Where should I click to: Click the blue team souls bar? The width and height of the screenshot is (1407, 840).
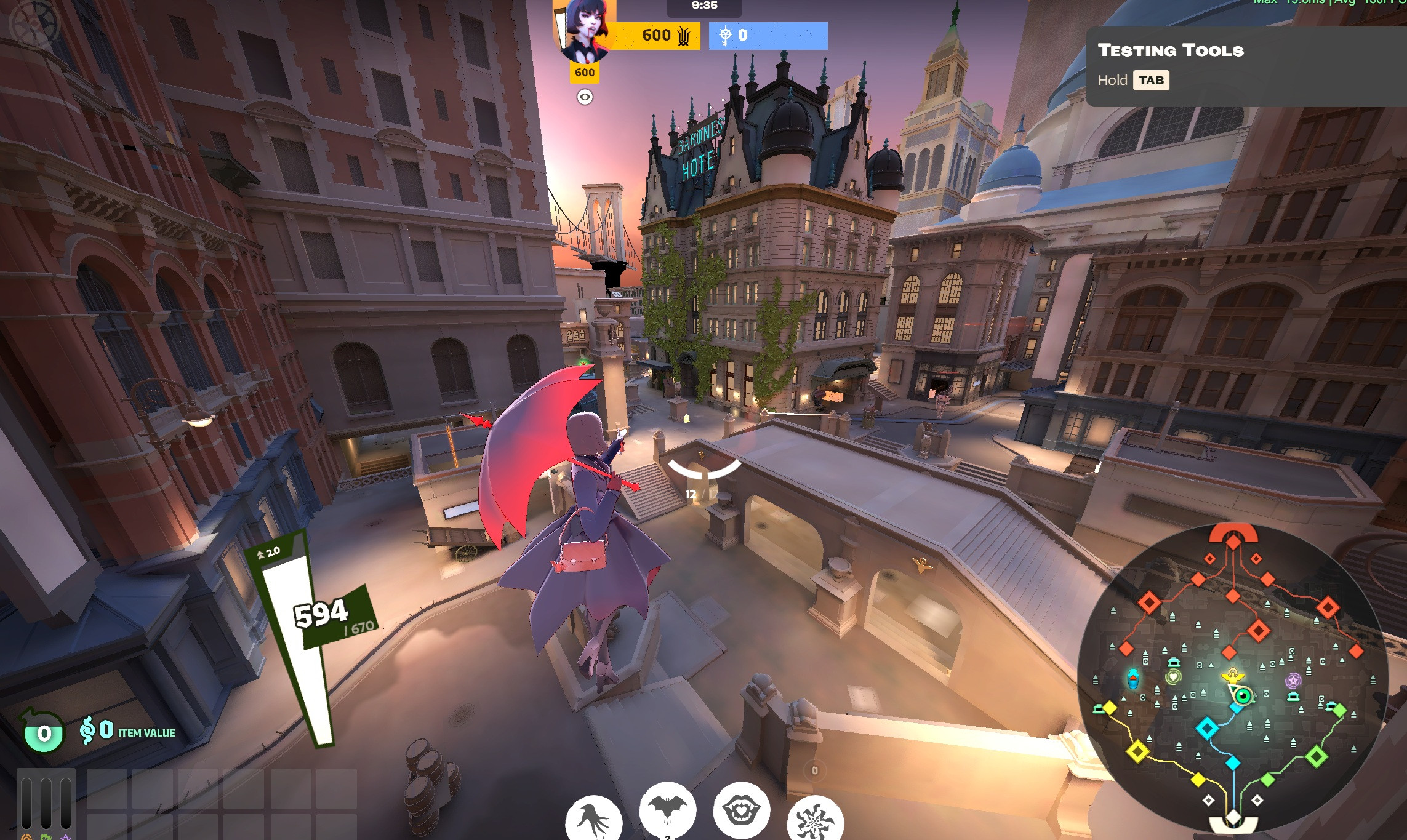[x=768, y=36]
